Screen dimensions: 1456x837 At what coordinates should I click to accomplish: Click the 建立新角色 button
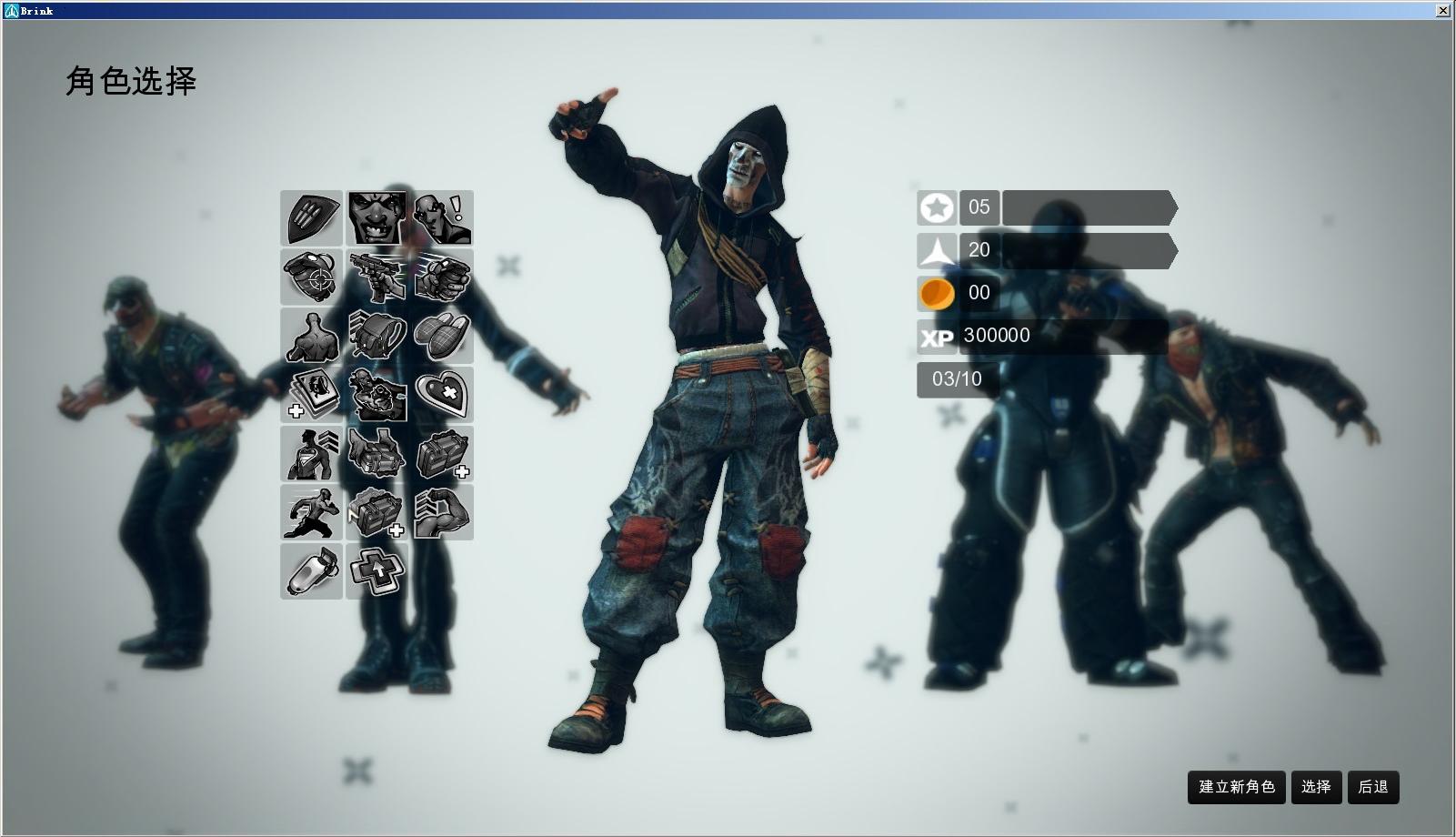tap(1236, 787)
